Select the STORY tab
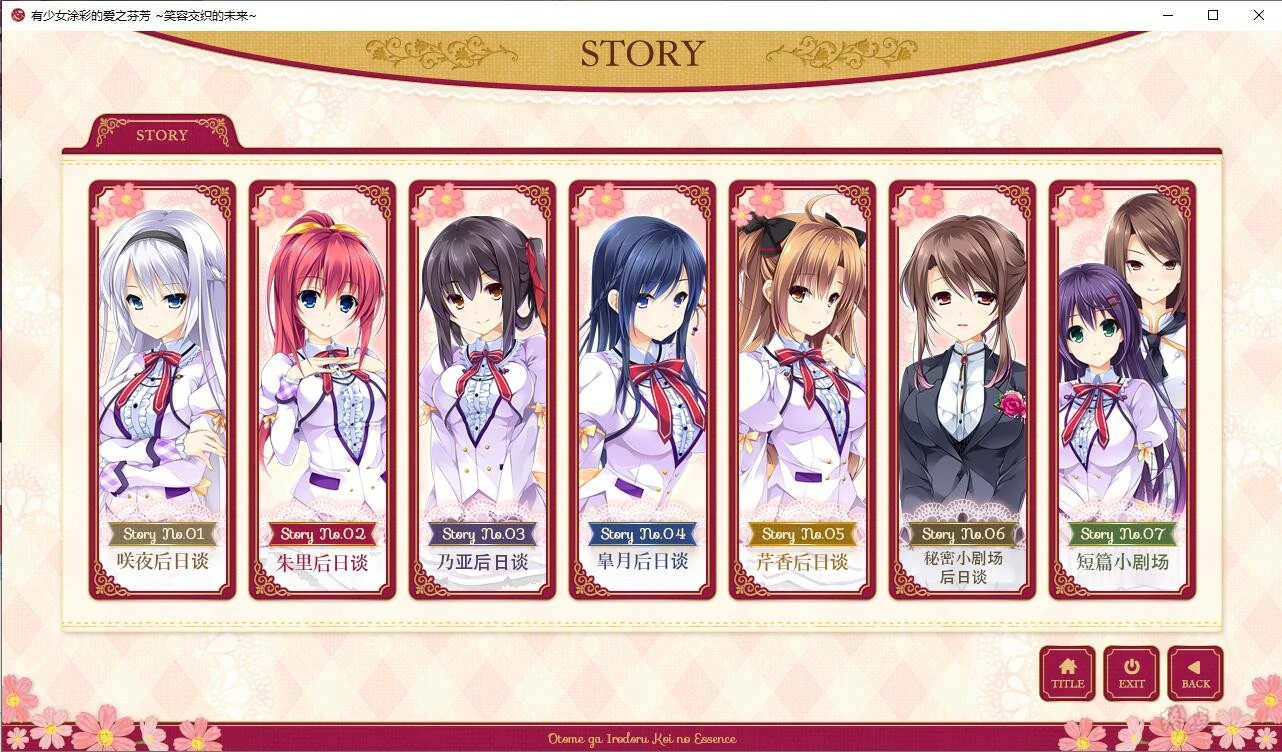The width and height of the screenshot is (1282, 752). (162, 135)
